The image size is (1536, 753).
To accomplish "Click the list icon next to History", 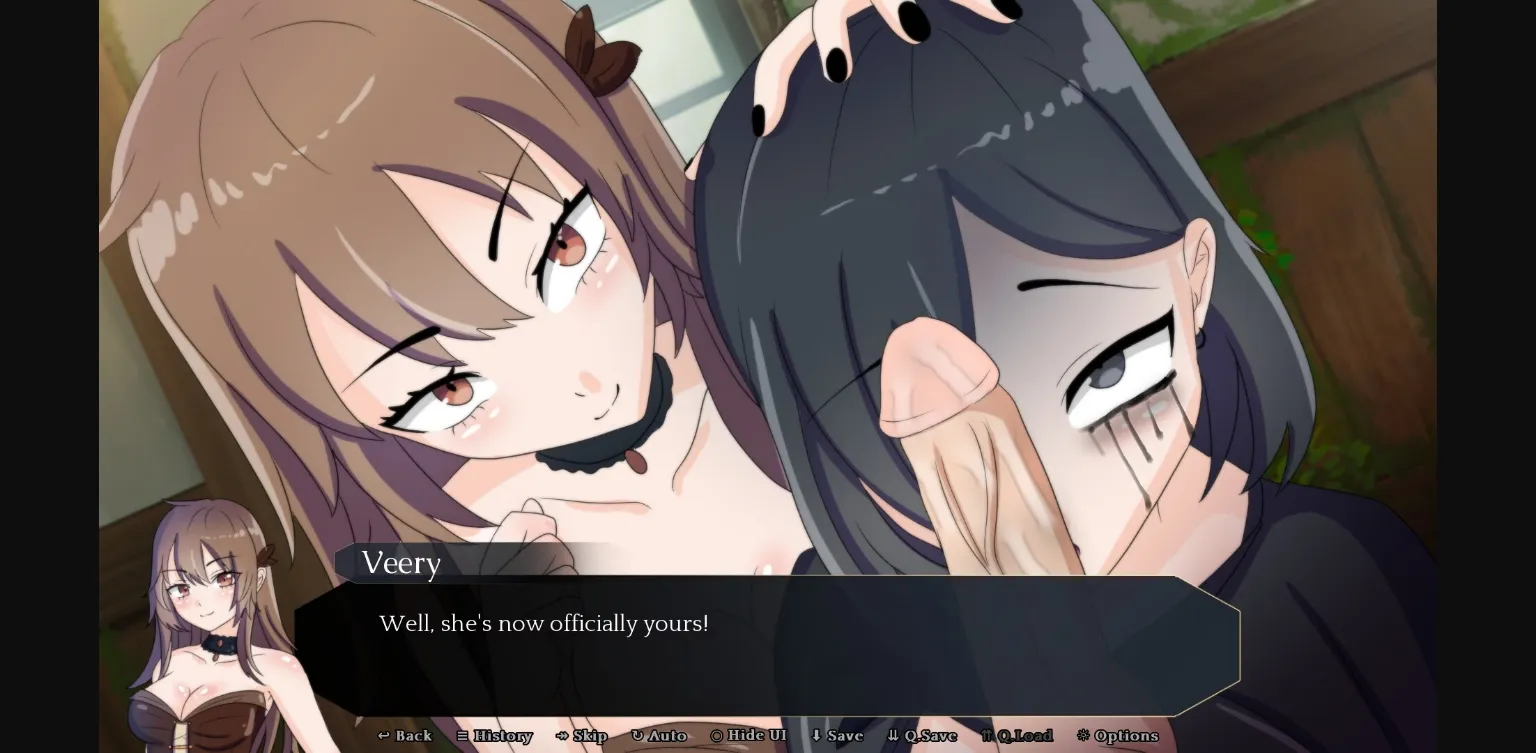I will point(462,735).
